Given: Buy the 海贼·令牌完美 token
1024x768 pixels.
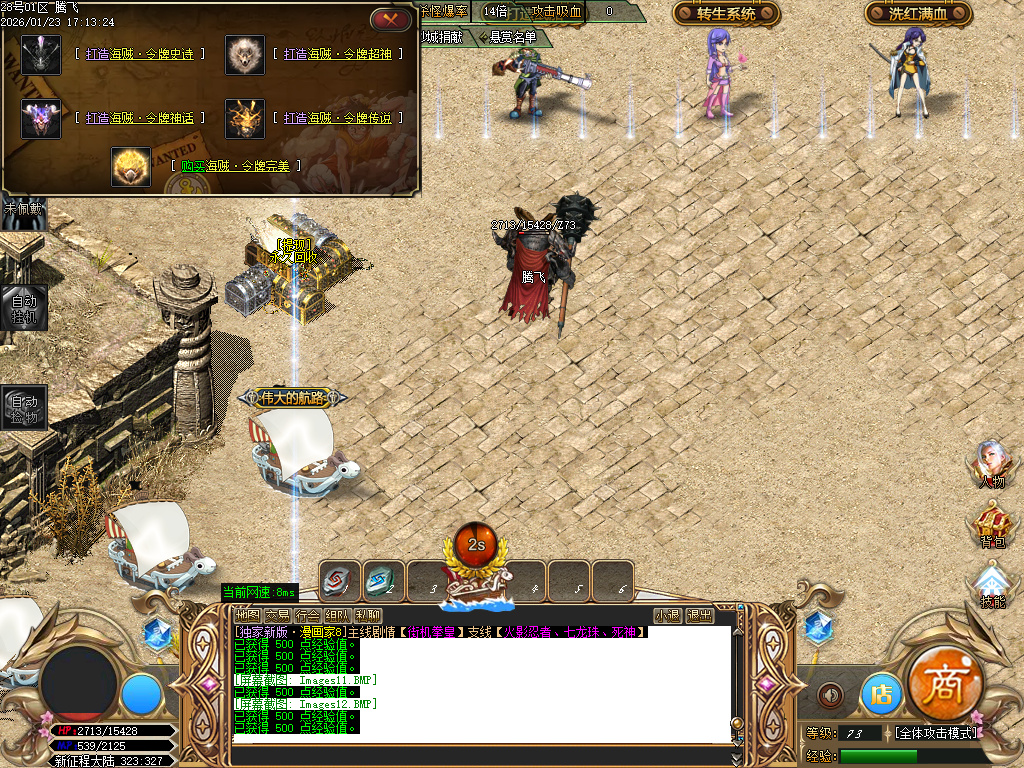Looking at the screenshot, I should pyautogui.click(x=235, y=166).
